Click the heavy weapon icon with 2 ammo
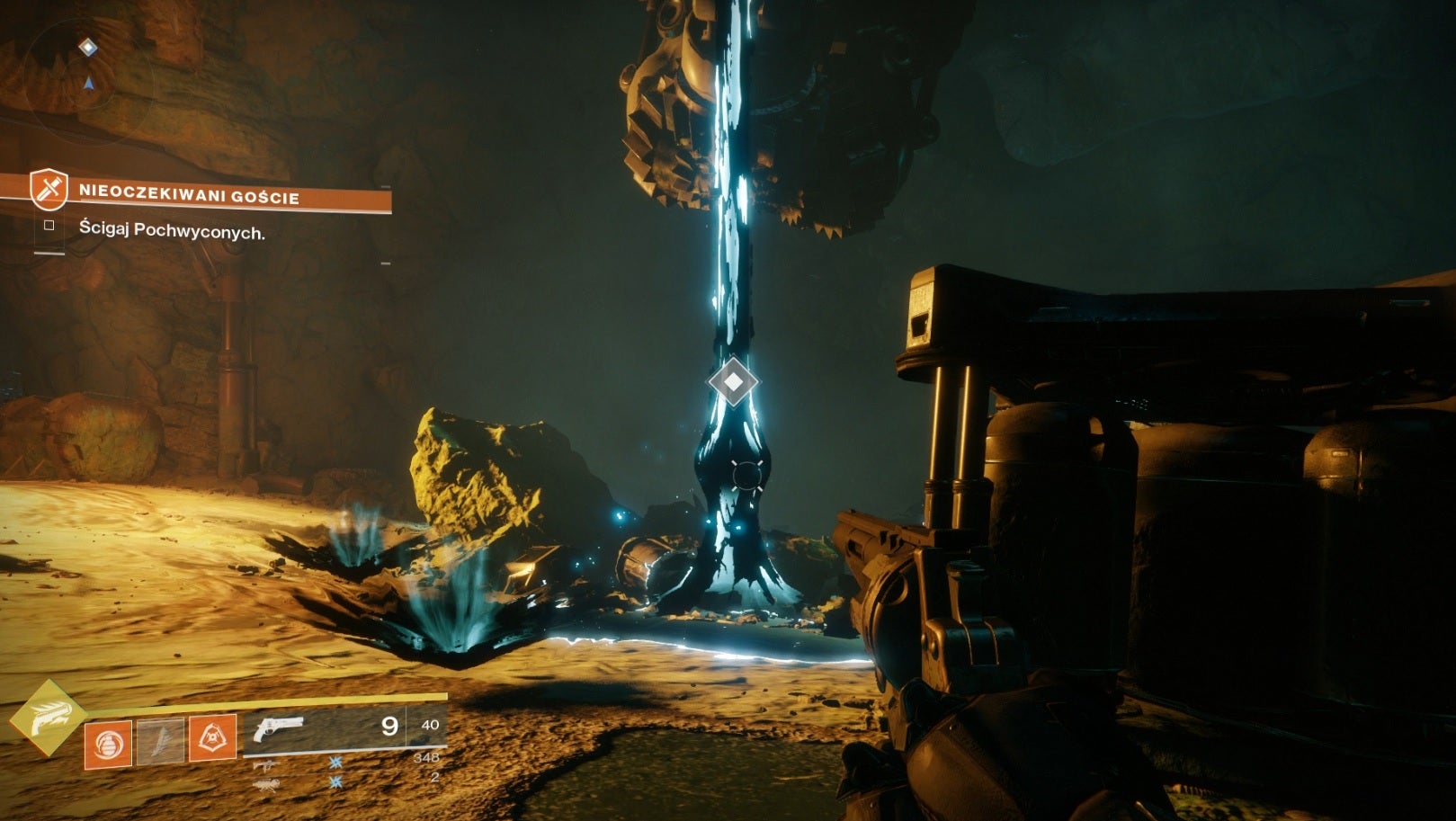The width and height of the screenshot is (1456, 821). pyautogui.click(x=267, y=786)
